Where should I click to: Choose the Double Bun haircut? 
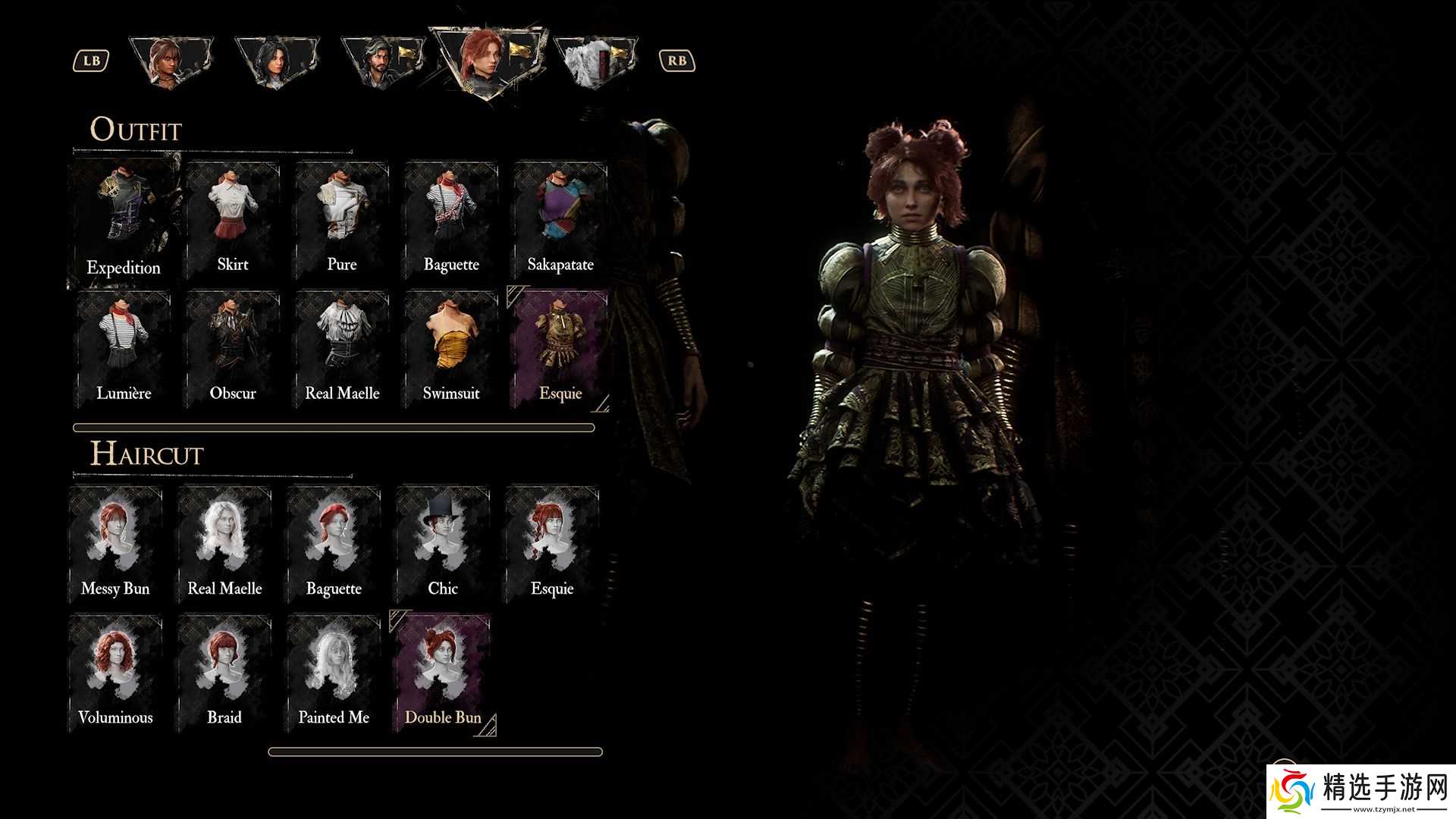point(443,673)
